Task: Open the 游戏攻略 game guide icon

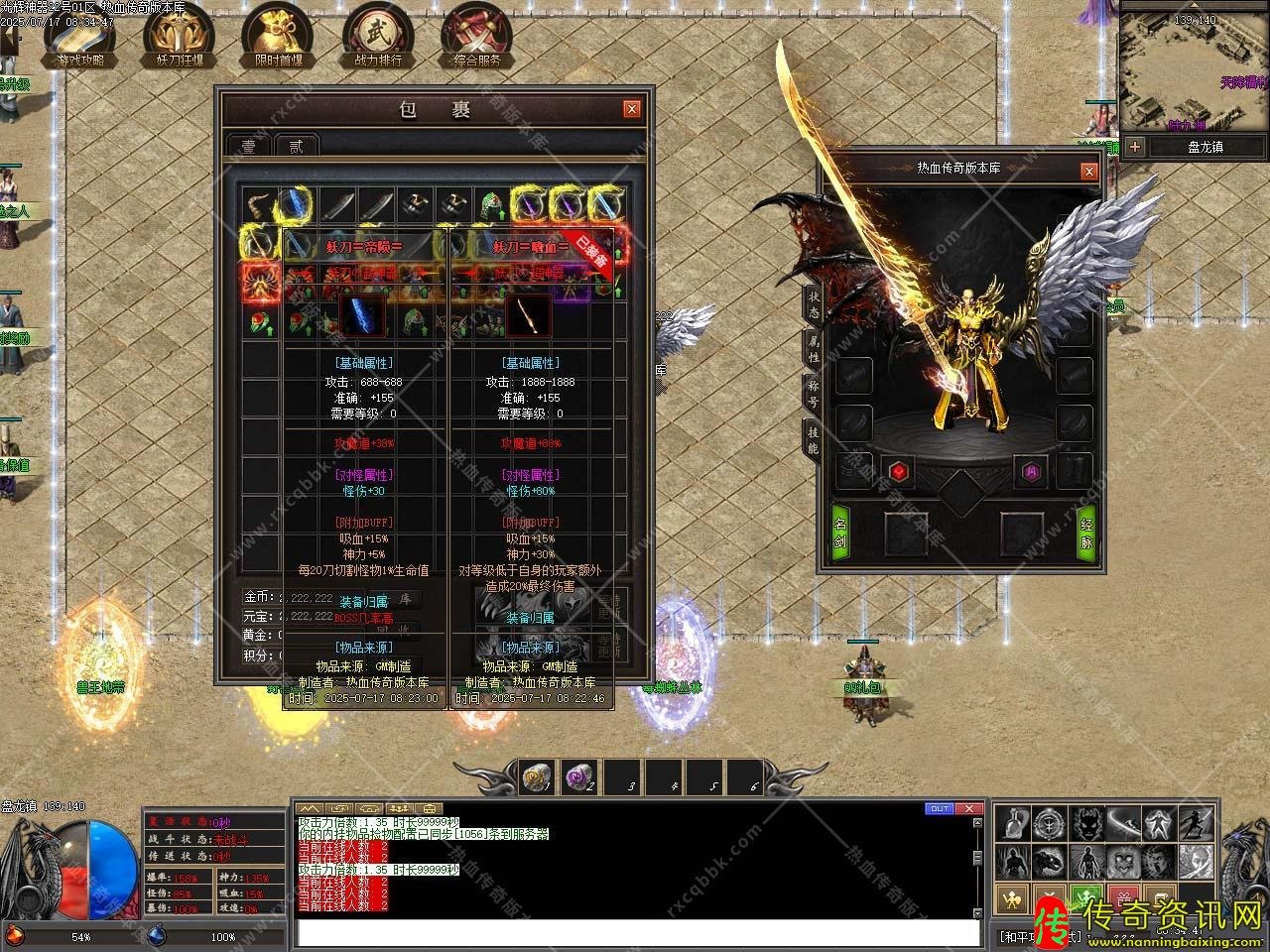Action: click(x=79, y=33)
